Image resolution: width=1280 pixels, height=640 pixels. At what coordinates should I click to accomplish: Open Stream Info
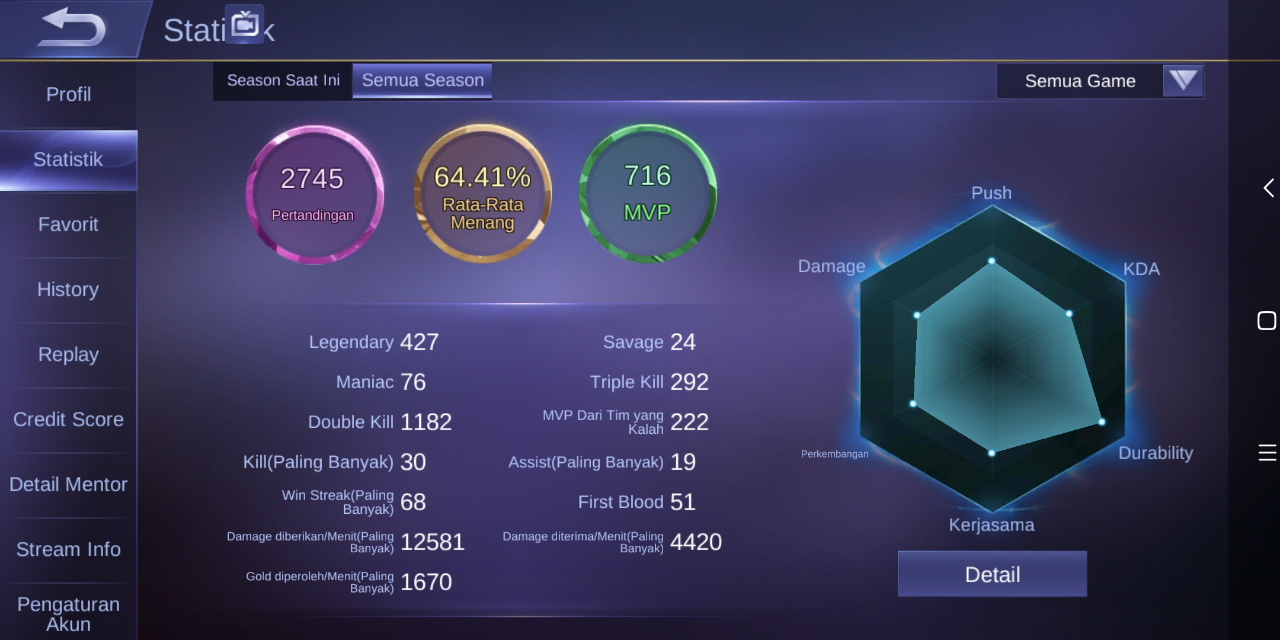click(x=68, y=549)
